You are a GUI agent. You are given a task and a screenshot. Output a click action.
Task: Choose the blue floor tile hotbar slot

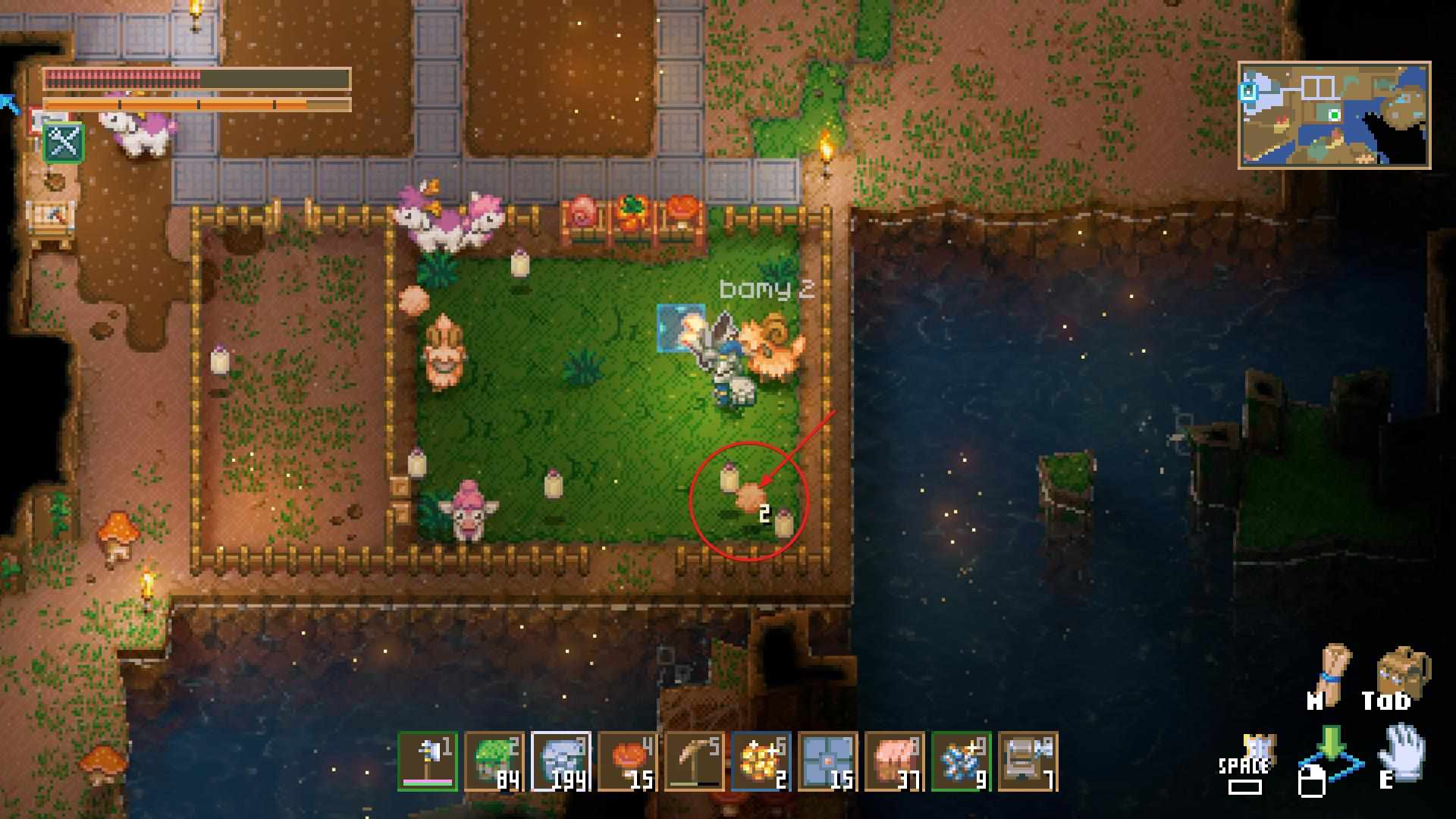828,761
